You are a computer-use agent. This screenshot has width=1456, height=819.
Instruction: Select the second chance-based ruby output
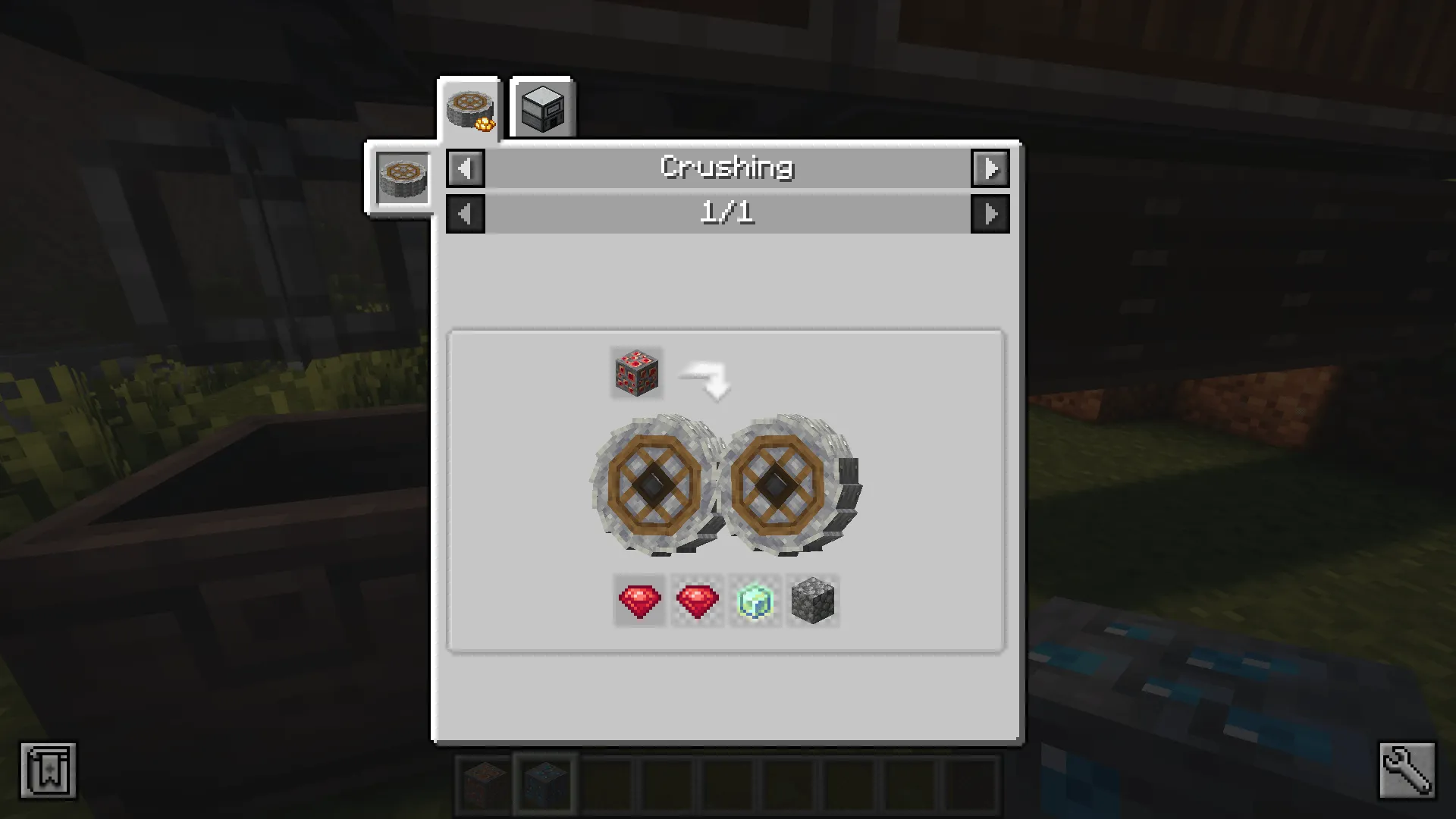point(696,601)
